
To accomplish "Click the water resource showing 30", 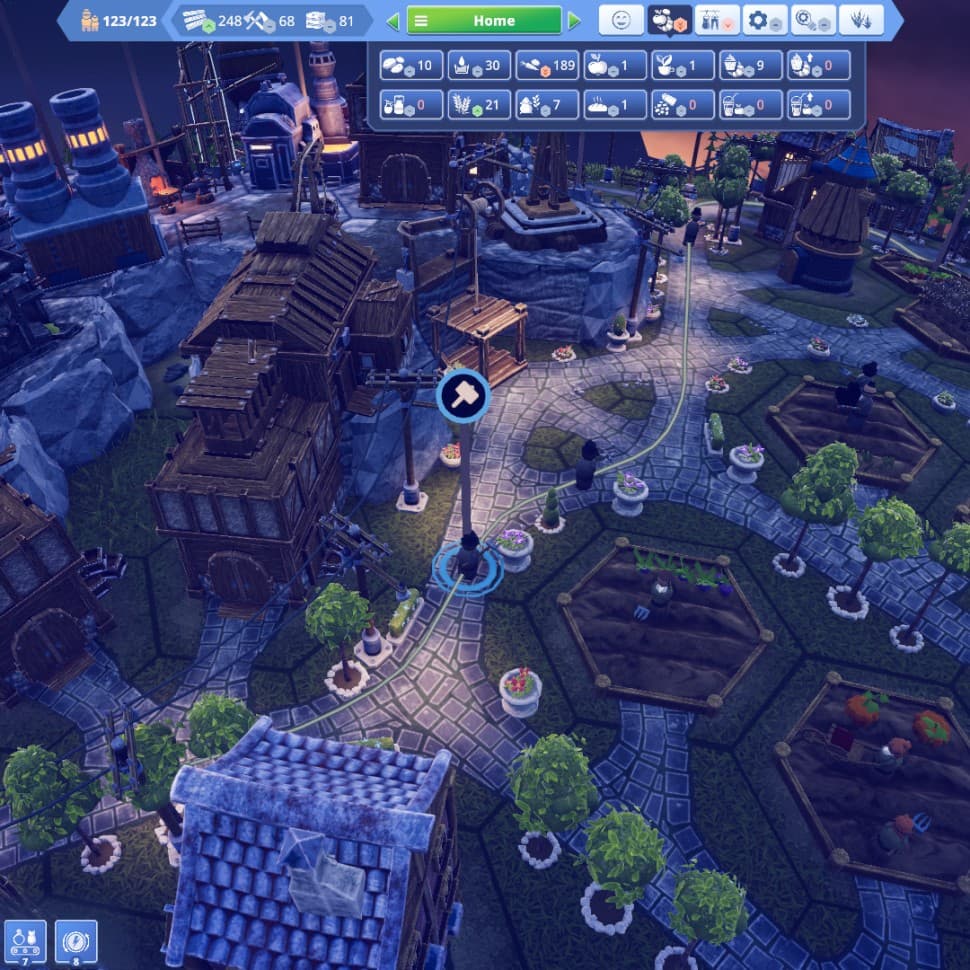I will coord(480,66).
